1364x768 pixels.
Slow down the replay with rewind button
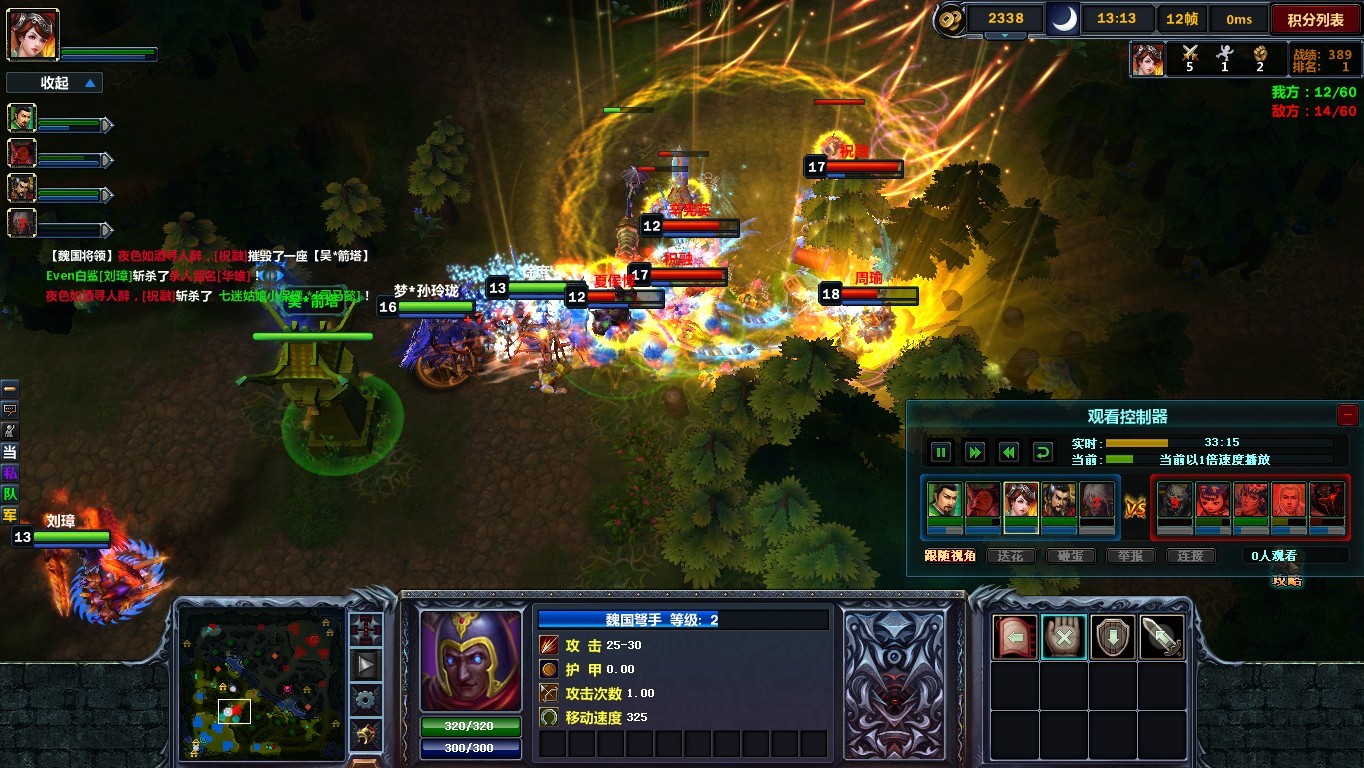tap(1008, 452)
